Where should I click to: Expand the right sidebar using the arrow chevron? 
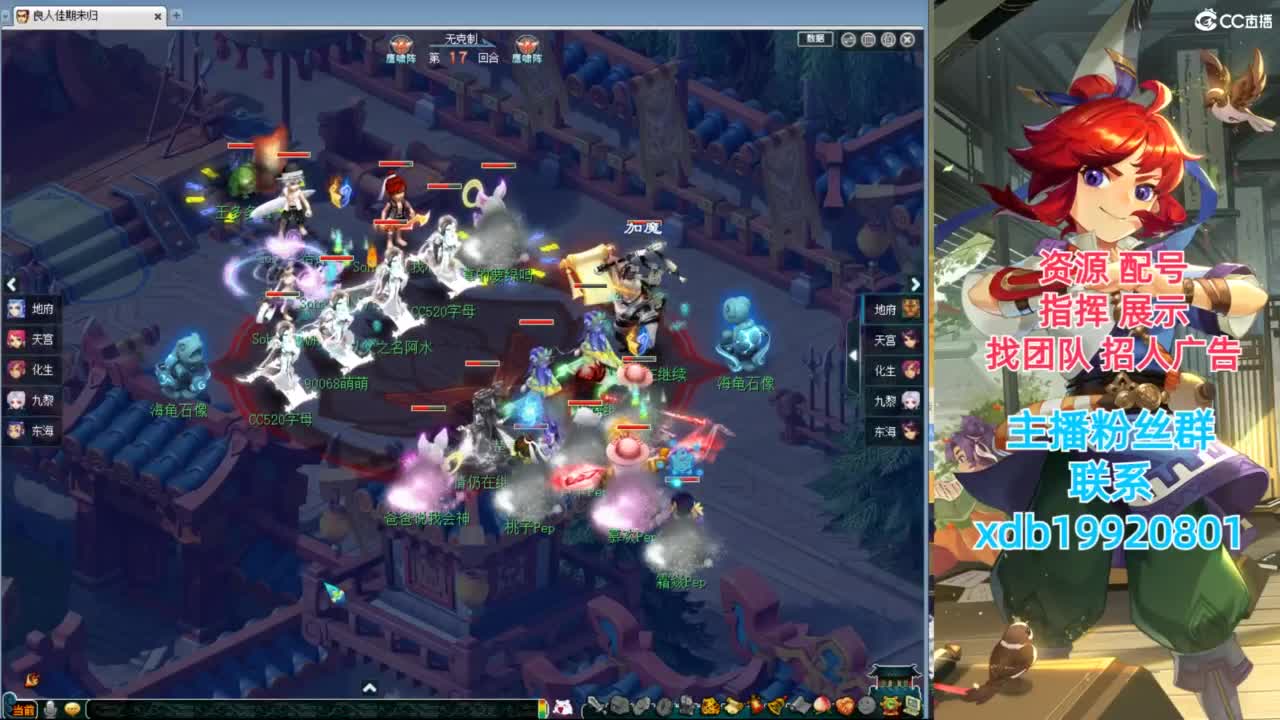(x=916, y=284)
